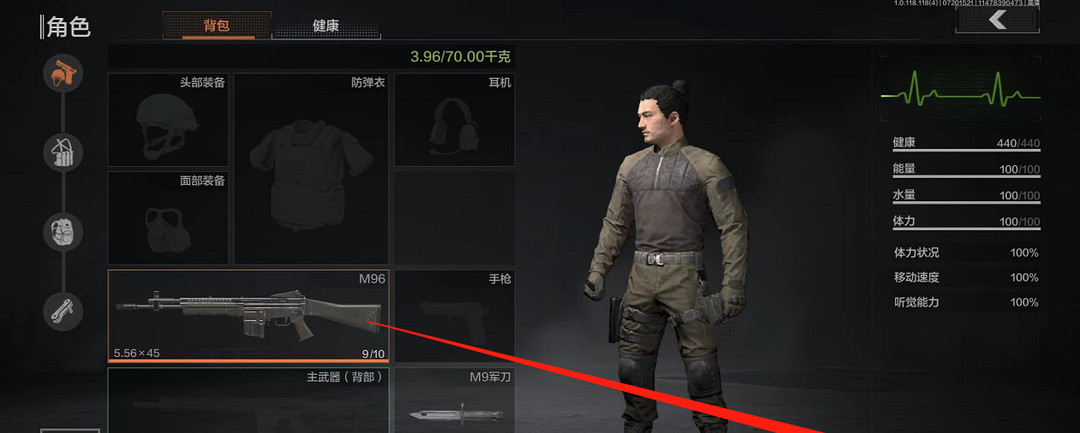Open the ammo and magazines category icon

[62, 152]
